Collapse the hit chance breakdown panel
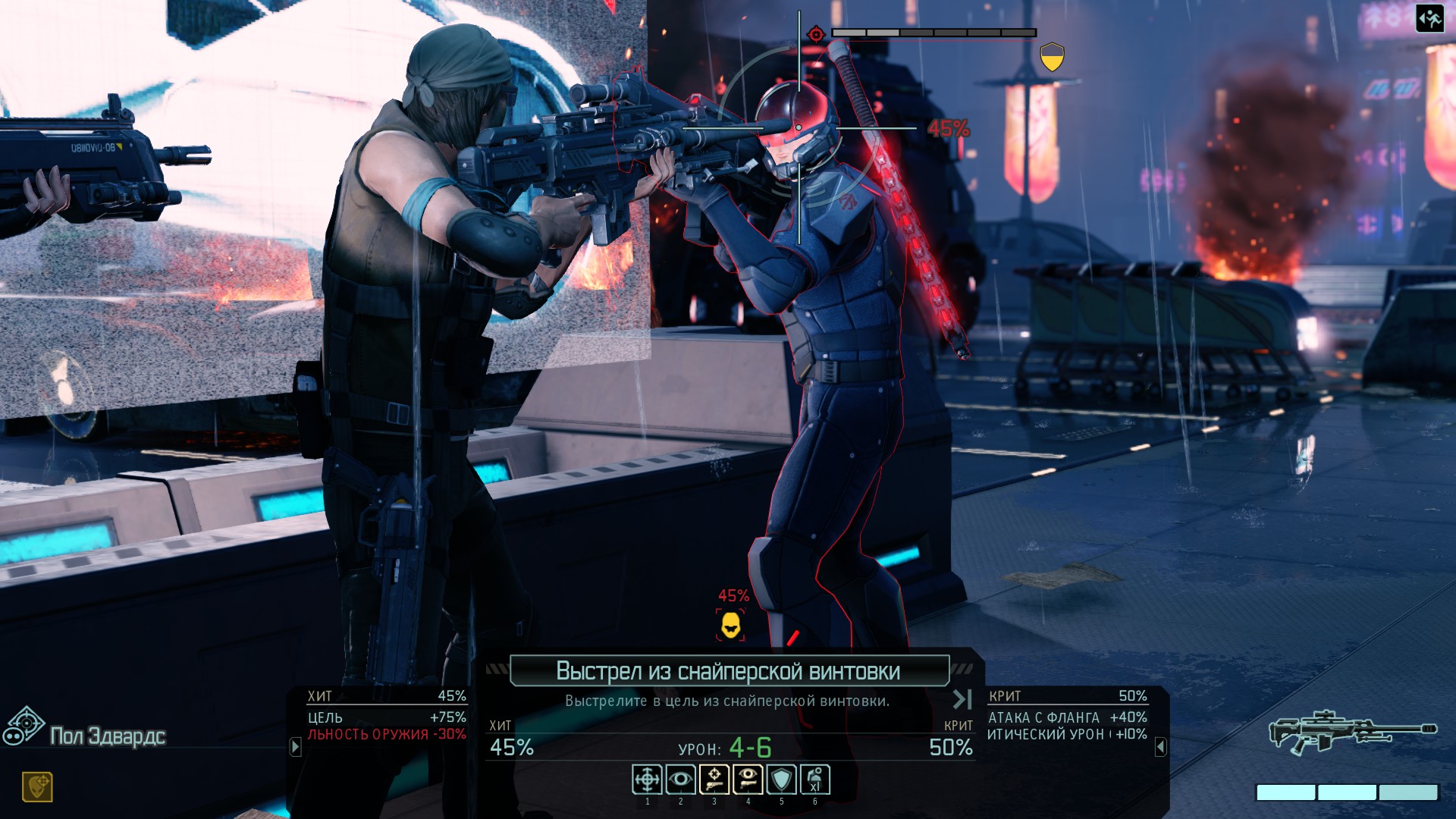Viewport: 1456px width, 819px height. tap(296, 747)
